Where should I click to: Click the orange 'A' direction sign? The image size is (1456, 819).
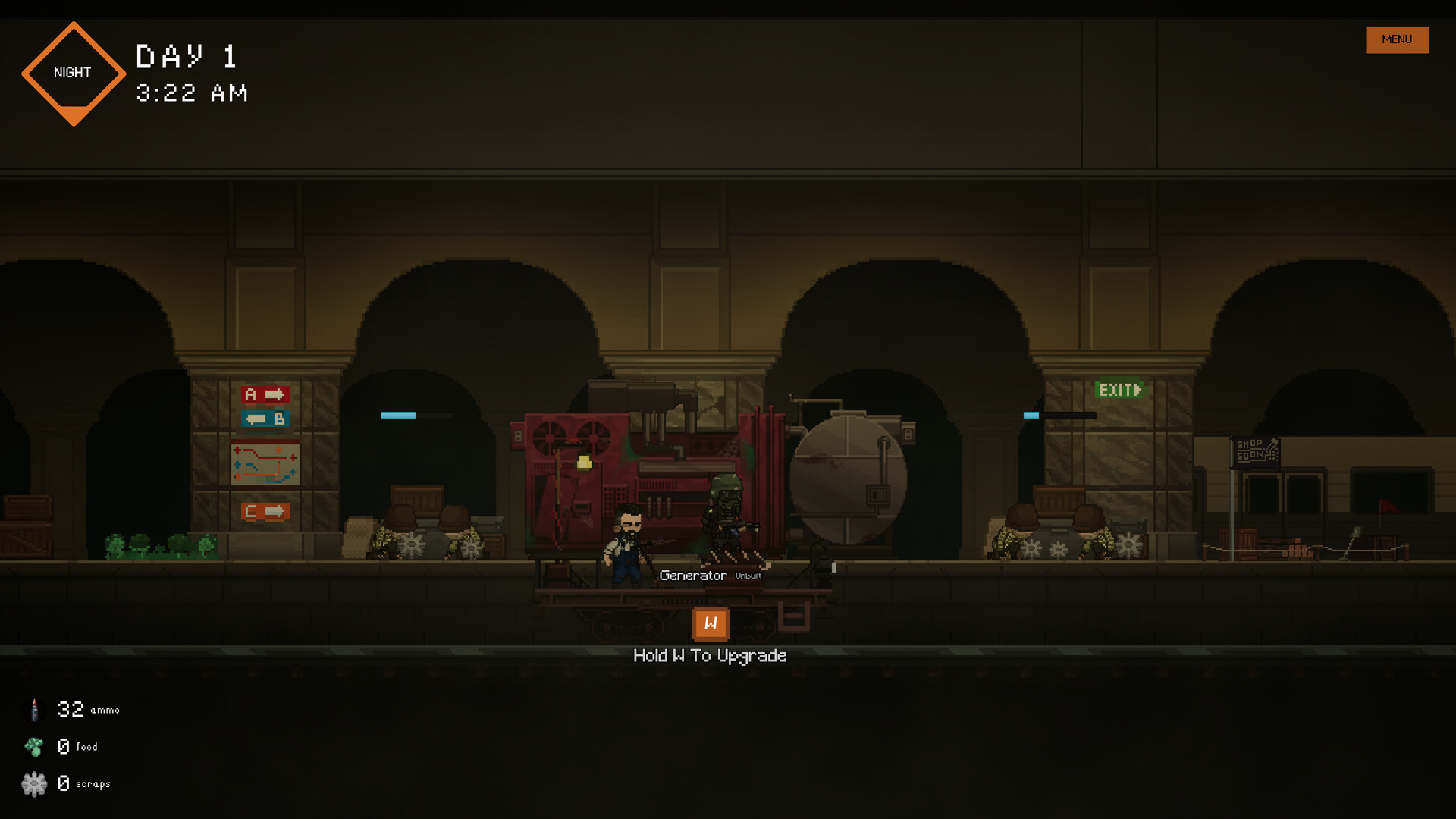[x=265, y=393]
